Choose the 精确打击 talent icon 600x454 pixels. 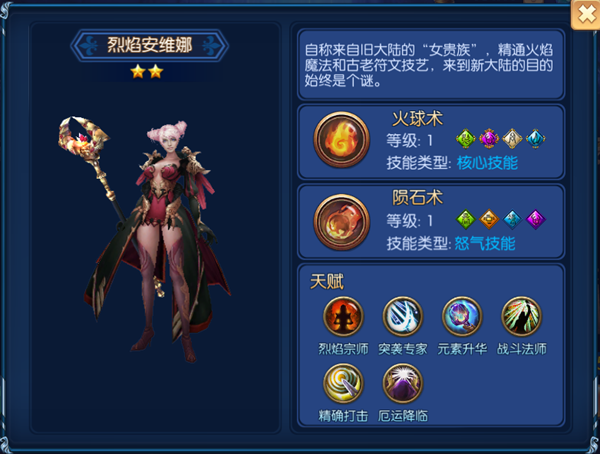pos(343,382)
